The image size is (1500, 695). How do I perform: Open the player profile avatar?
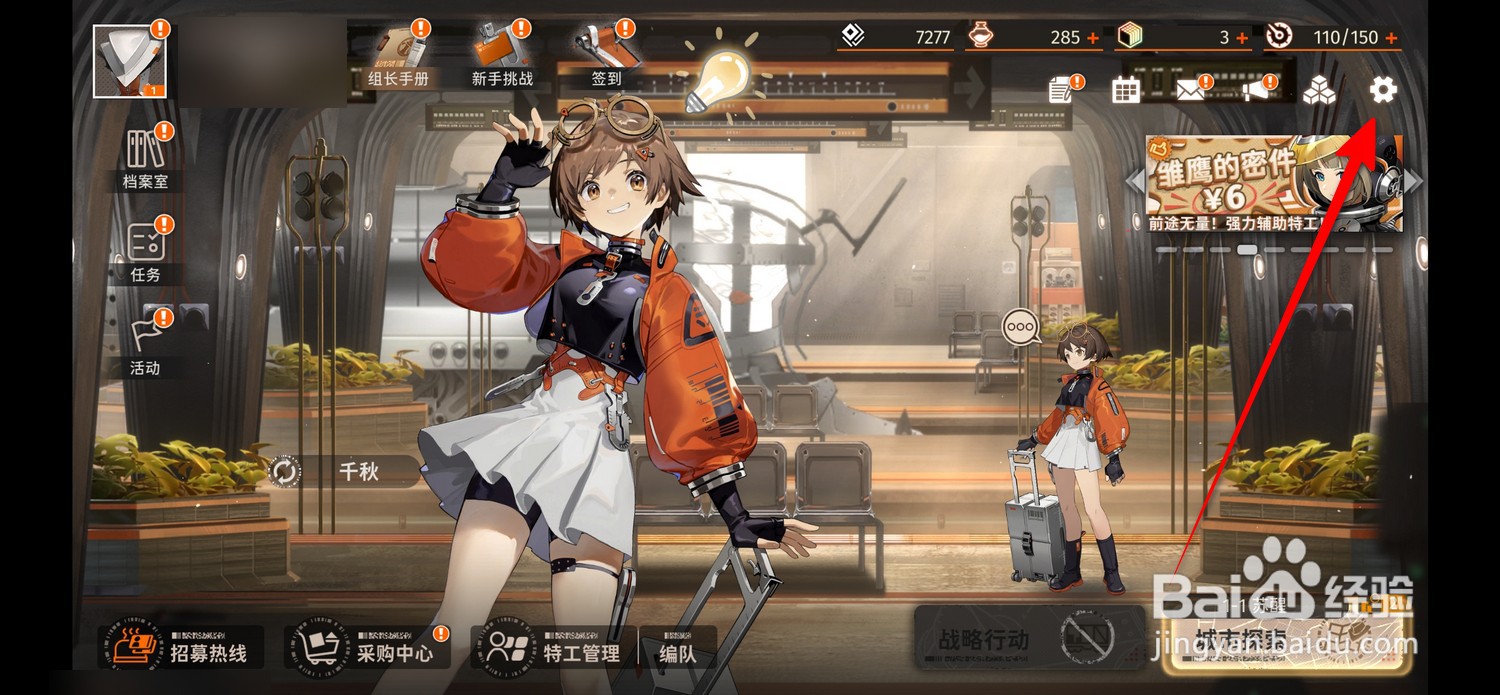coord(129,62)
